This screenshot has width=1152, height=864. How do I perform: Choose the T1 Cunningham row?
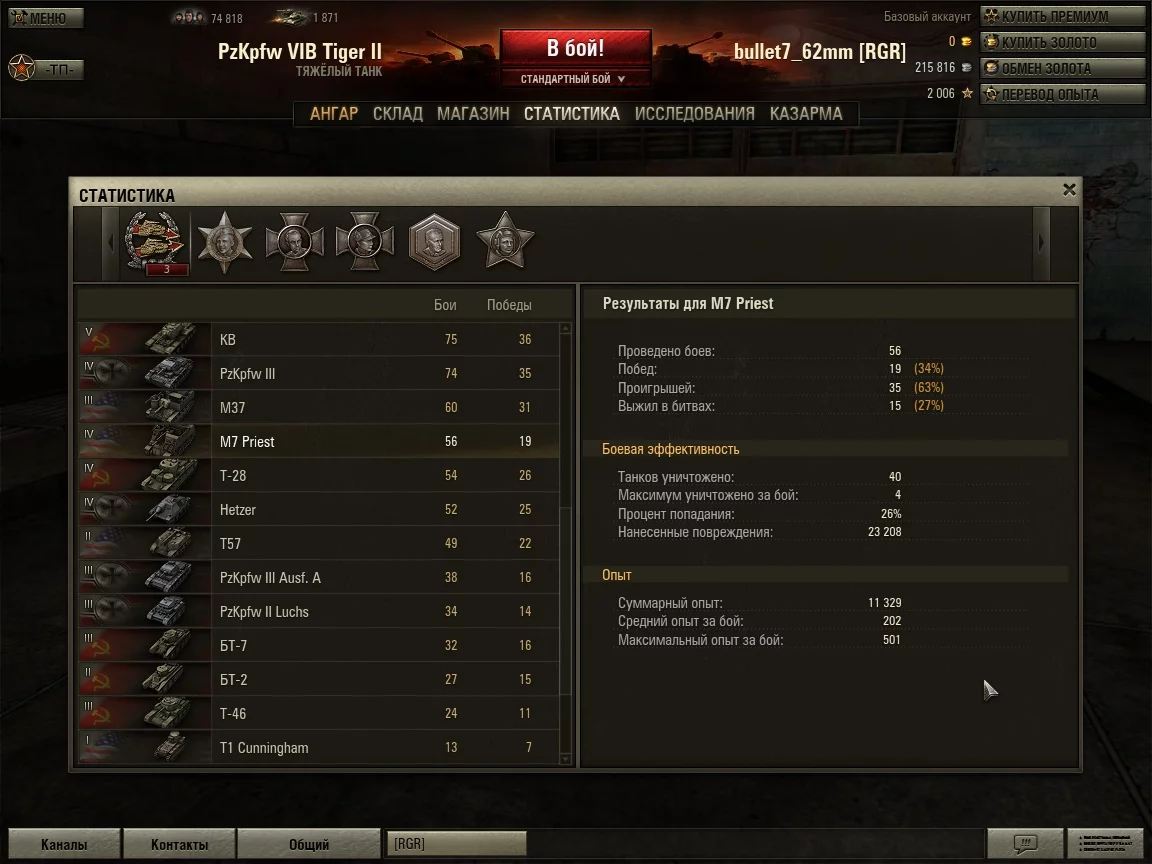tap(320, 748)
